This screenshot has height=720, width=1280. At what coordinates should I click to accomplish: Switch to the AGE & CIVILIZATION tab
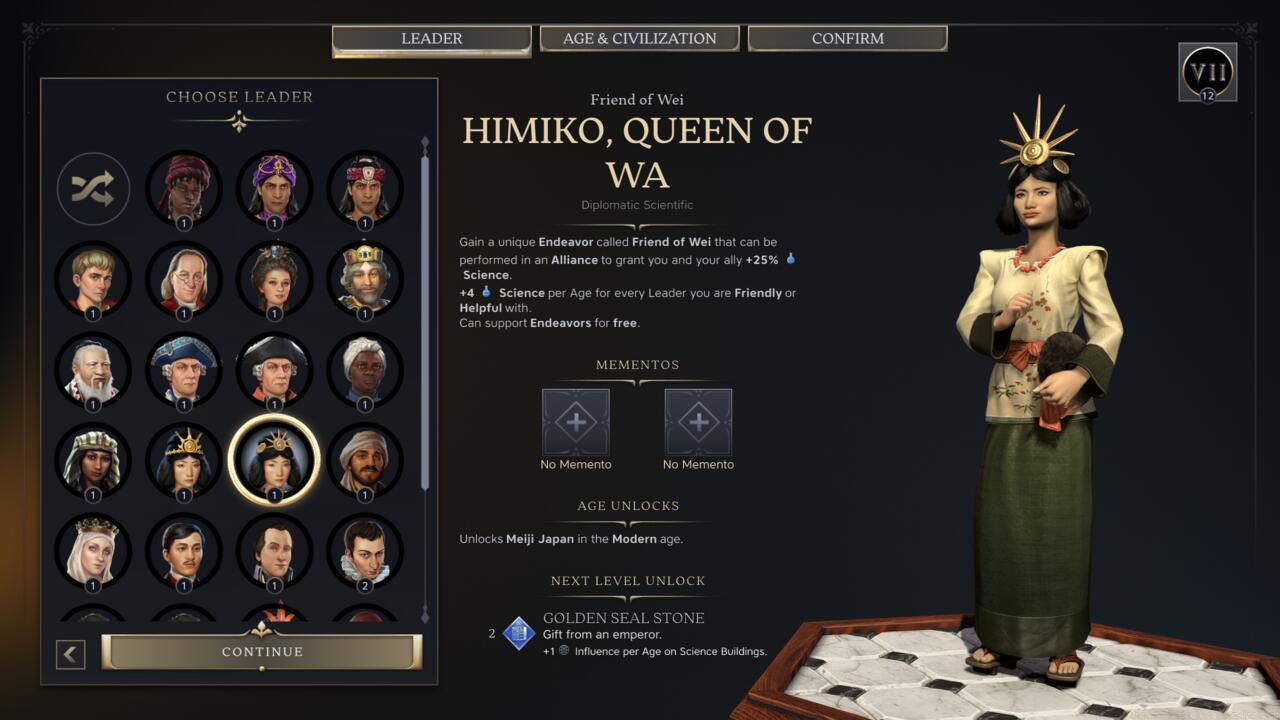639,38
